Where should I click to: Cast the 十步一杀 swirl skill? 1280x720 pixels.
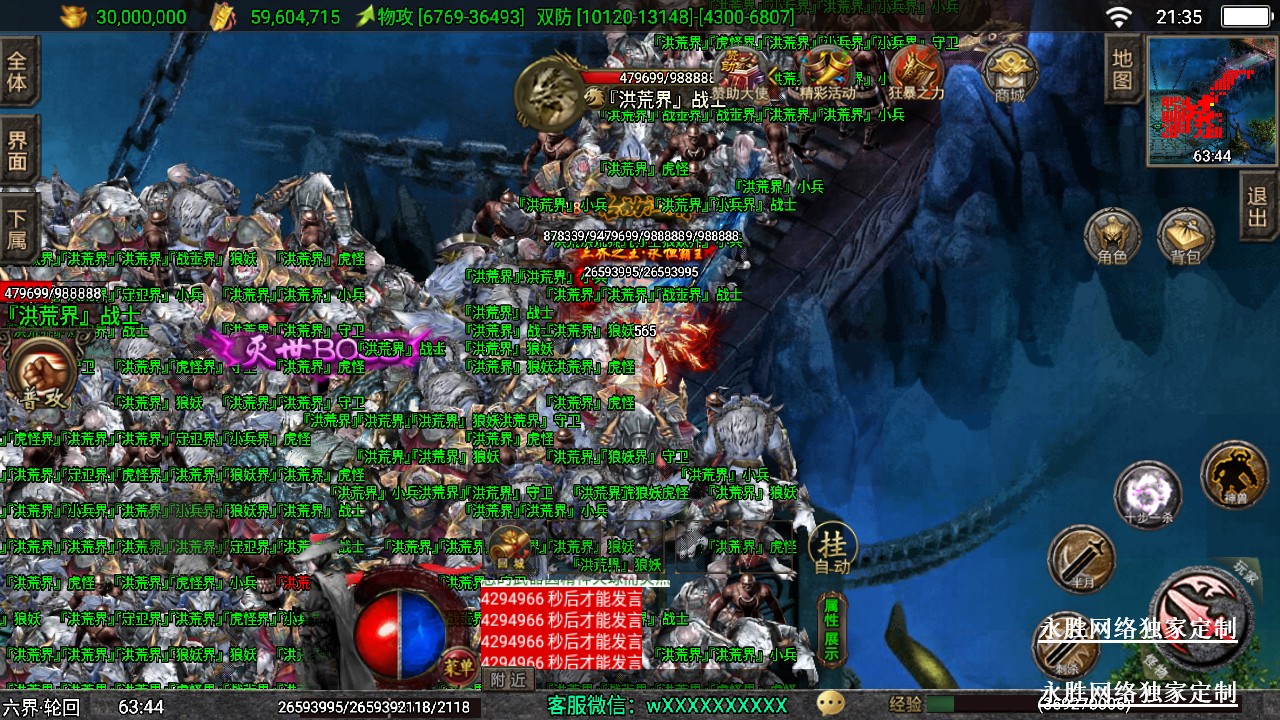[x=1147, y=495]
